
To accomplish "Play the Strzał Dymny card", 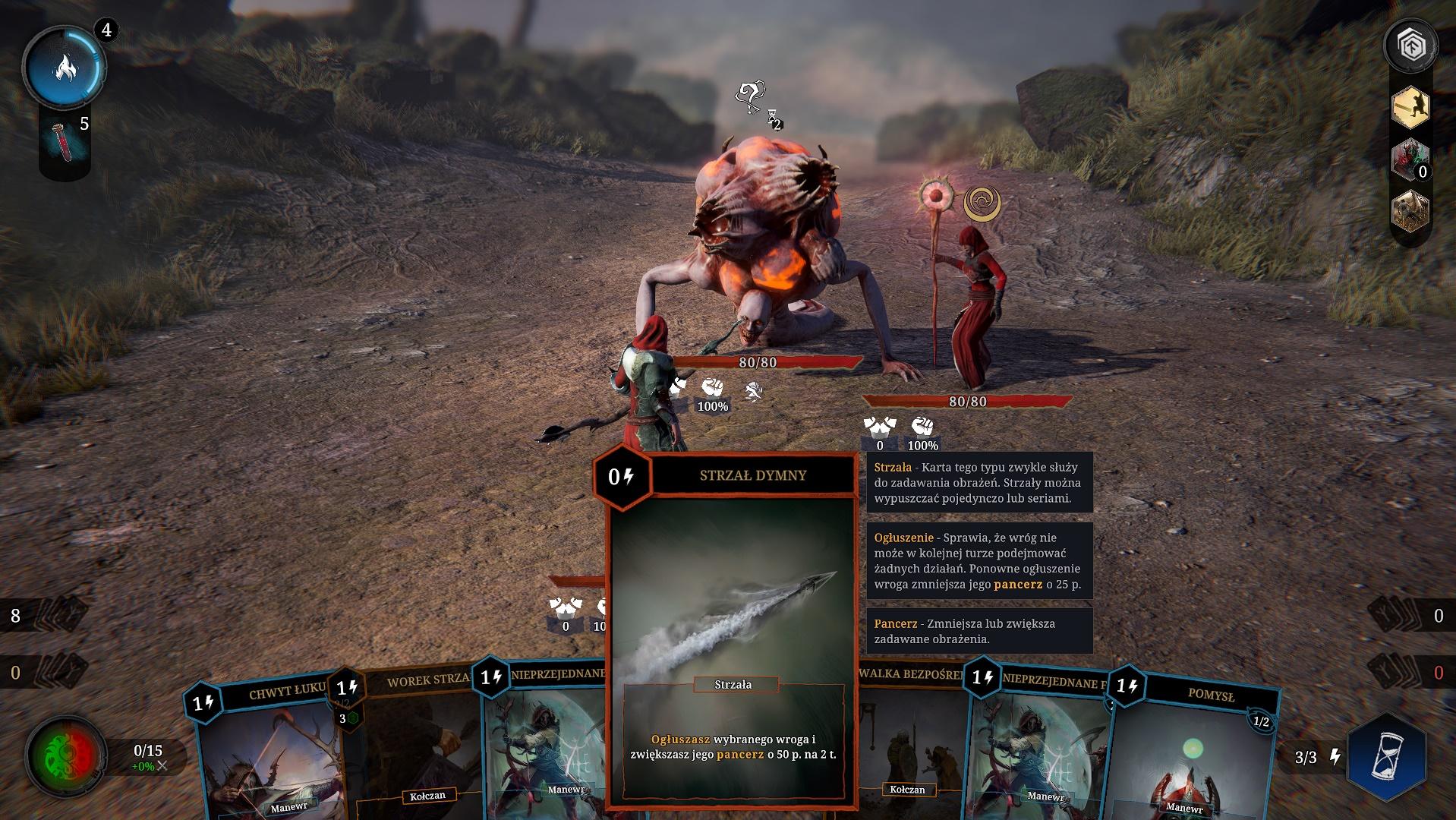I will click(x=733, y=630).
